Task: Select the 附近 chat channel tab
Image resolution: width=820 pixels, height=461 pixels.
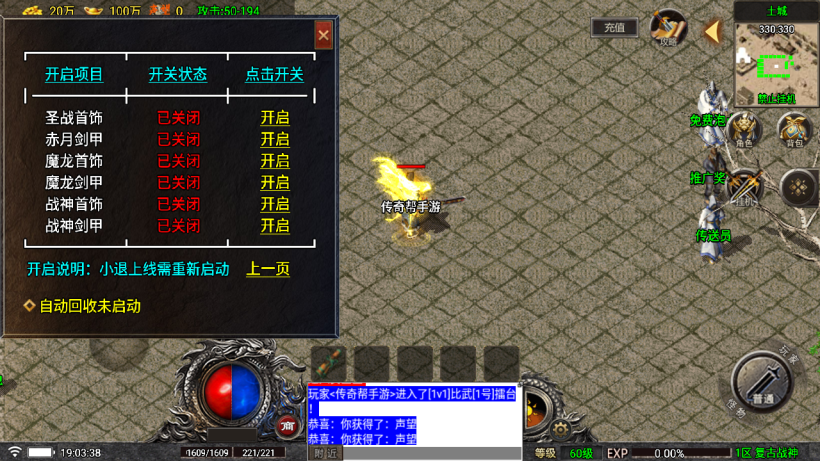Action: coord(326,453)
